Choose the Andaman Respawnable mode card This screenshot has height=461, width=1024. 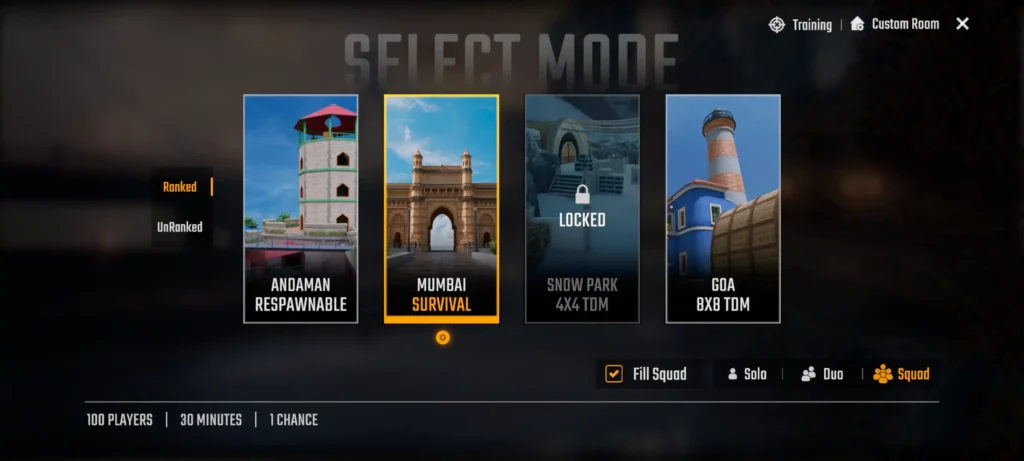point(301,208)
